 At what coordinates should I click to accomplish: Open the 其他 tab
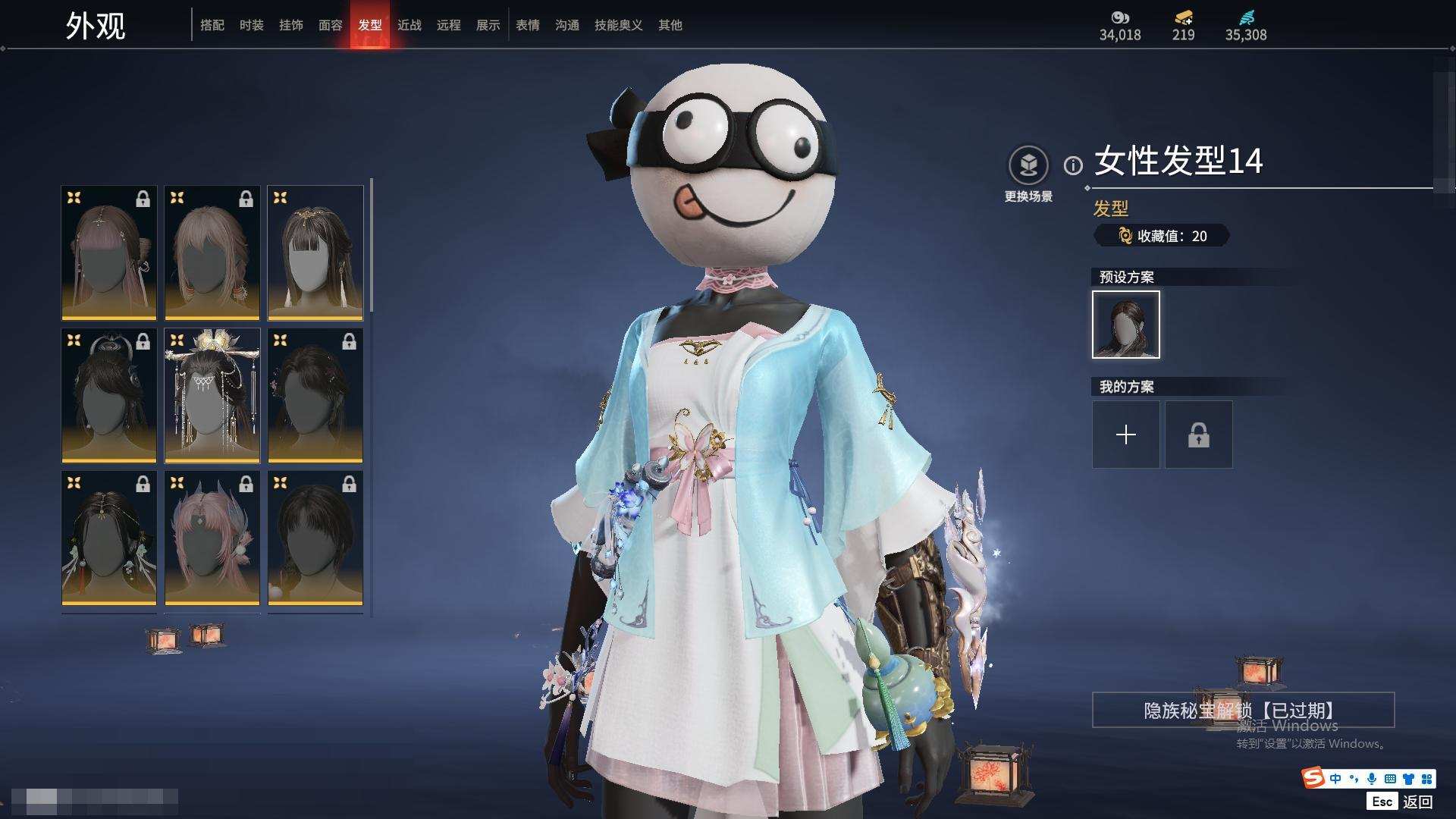[670, 25]
